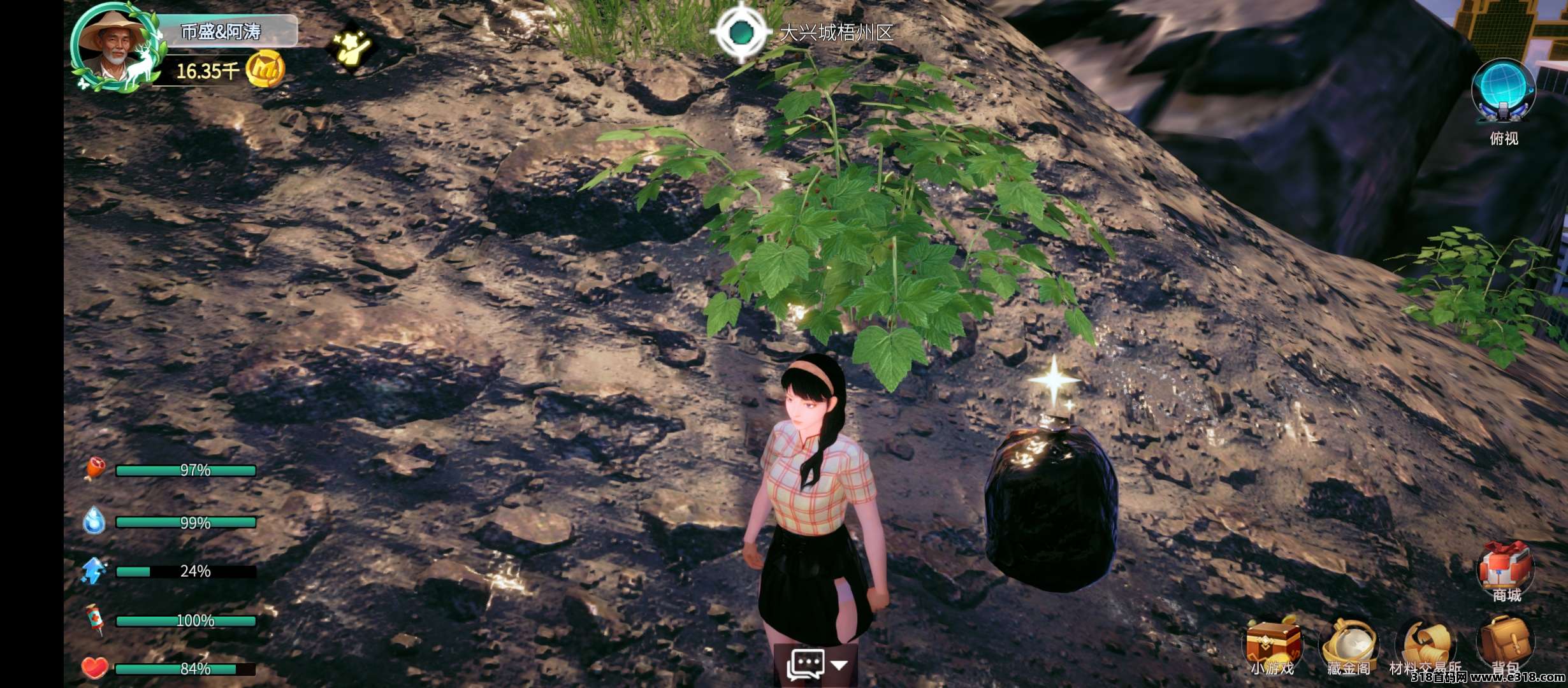
Task: Enter the 藏金阁 treasure pavilion
Action: (1349, 645)
